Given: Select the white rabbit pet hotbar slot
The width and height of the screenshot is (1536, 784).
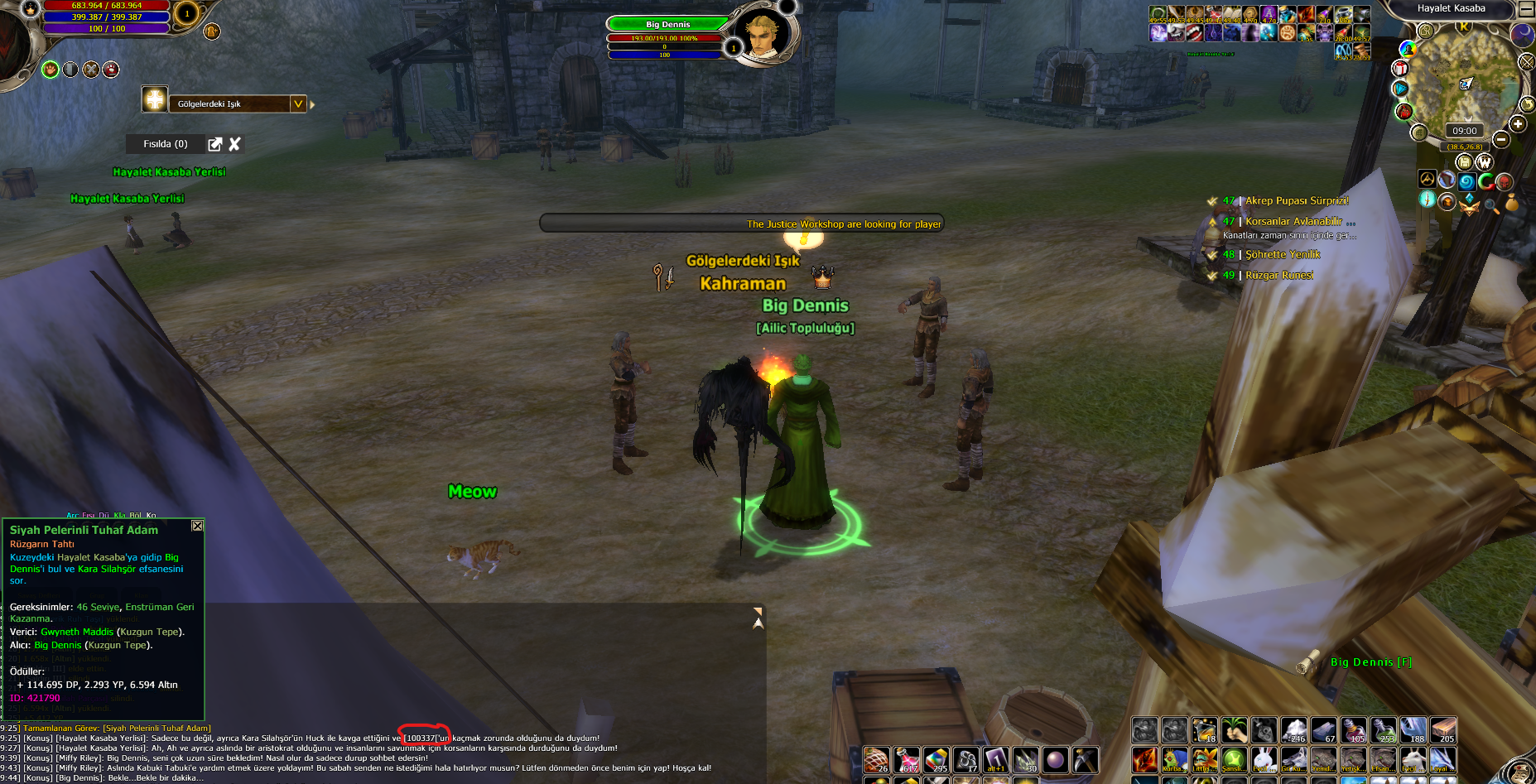Looking at the screenshot, I should (x=1264, y=759).
